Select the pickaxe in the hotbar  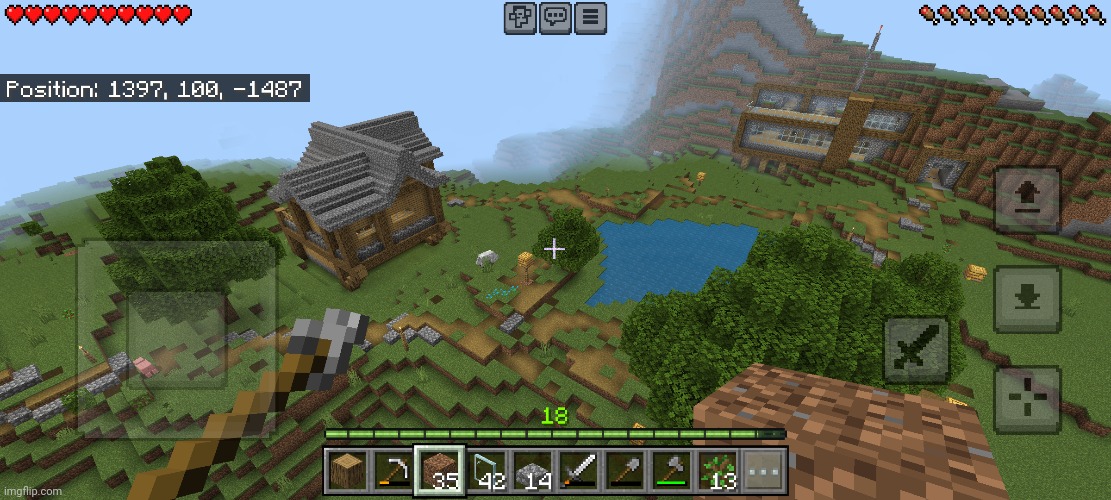(x=393, y=471)
